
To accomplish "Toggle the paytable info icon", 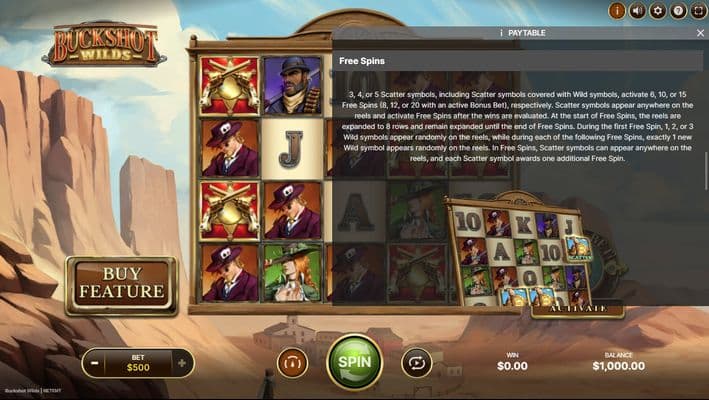I will (617, 11).
